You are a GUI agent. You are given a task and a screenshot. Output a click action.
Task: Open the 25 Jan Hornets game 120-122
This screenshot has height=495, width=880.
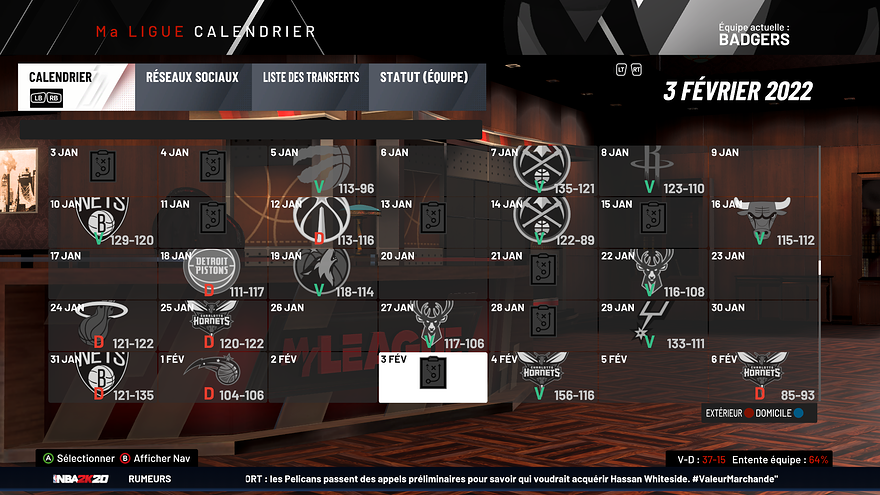tap(212, 324)
